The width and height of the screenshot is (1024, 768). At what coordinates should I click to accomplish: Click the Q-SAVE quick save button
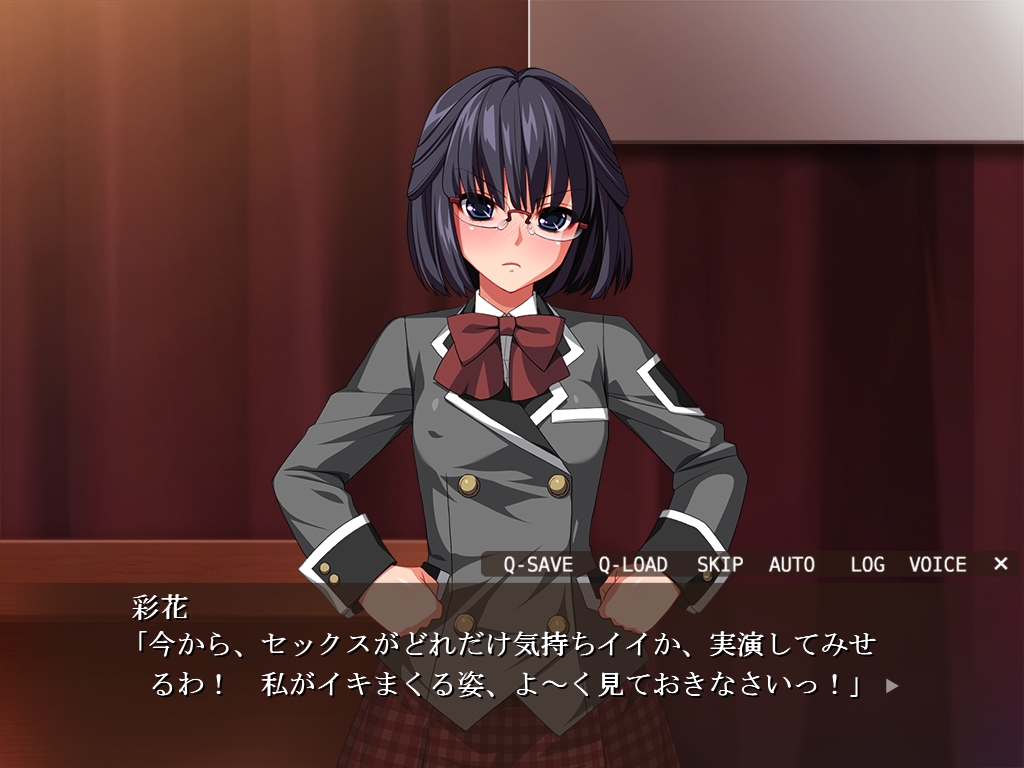(538, 564)
